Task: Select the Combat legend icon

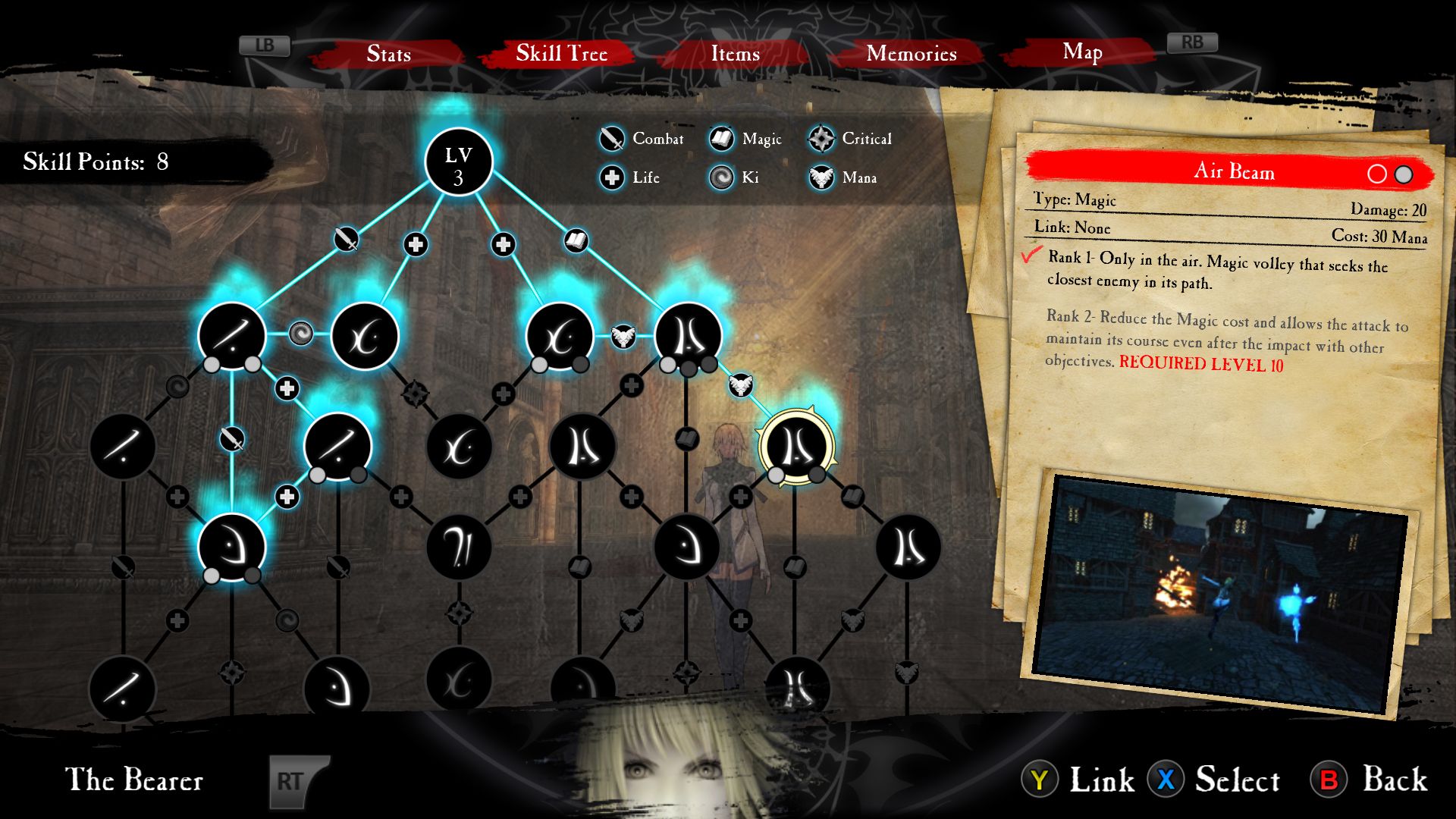Action: pyautogui.click(x=612, y=140)
